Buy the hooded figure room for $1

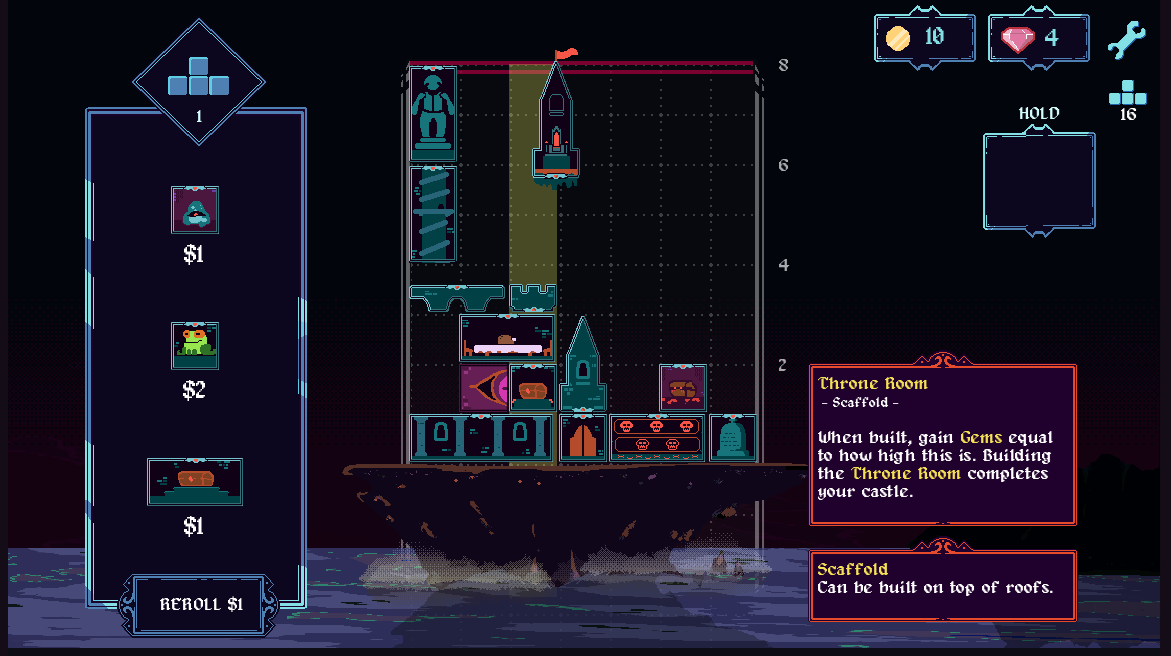195,210
